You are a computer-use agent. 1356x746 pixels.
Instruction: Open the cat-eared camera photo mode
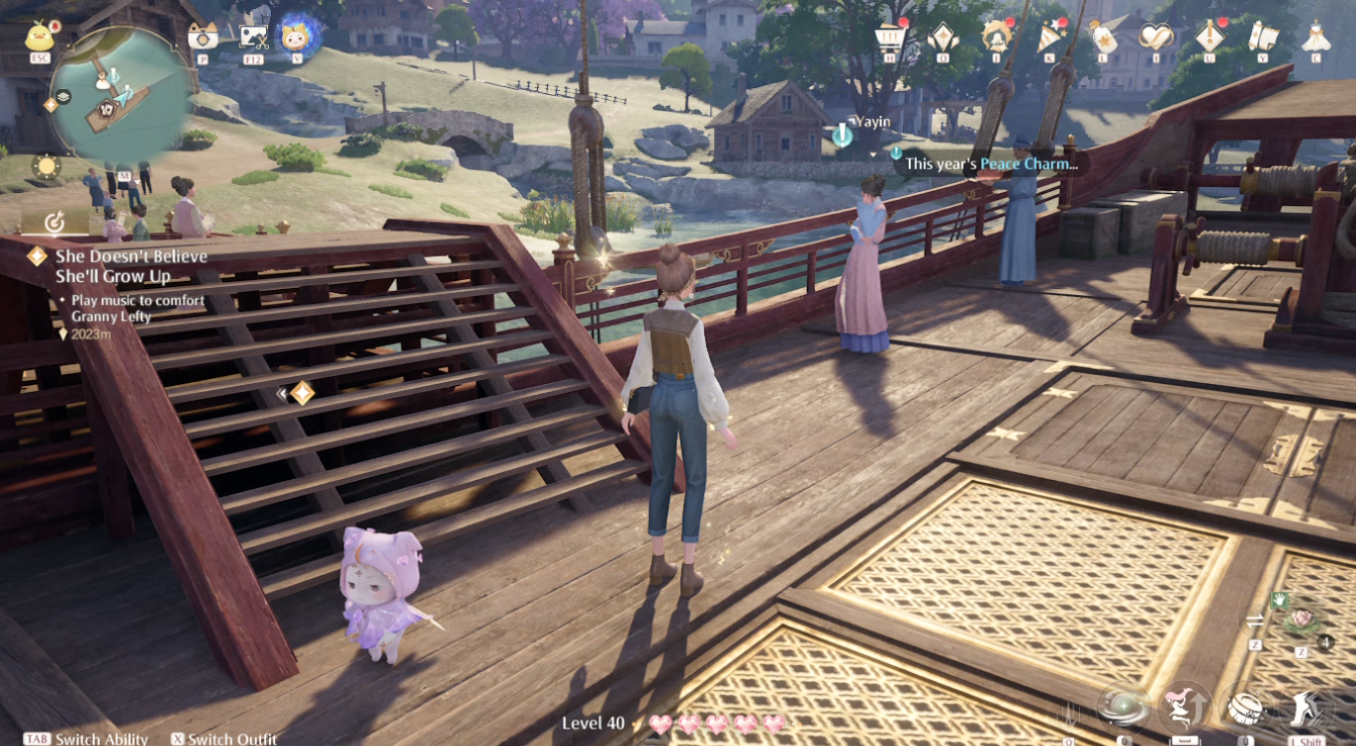tap(203, 36)
